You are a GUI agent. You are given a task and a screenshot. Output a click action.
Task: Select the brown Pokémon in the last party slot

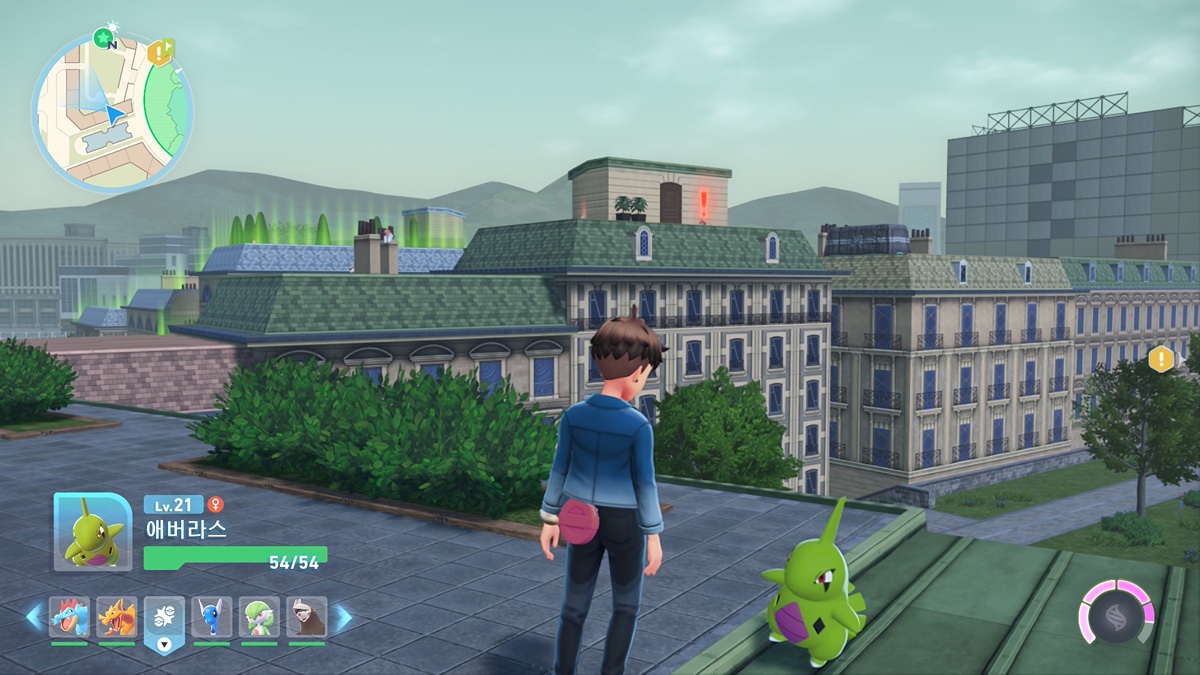307,617
